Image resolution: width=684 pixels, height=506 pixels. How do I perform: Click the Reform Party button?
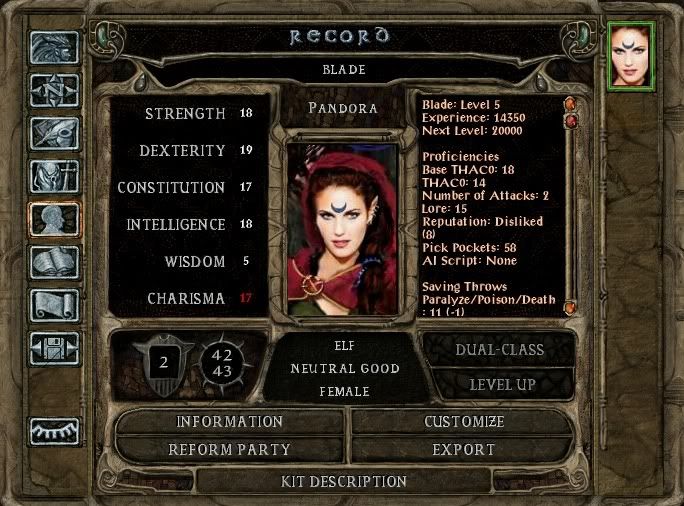[230, 450]
